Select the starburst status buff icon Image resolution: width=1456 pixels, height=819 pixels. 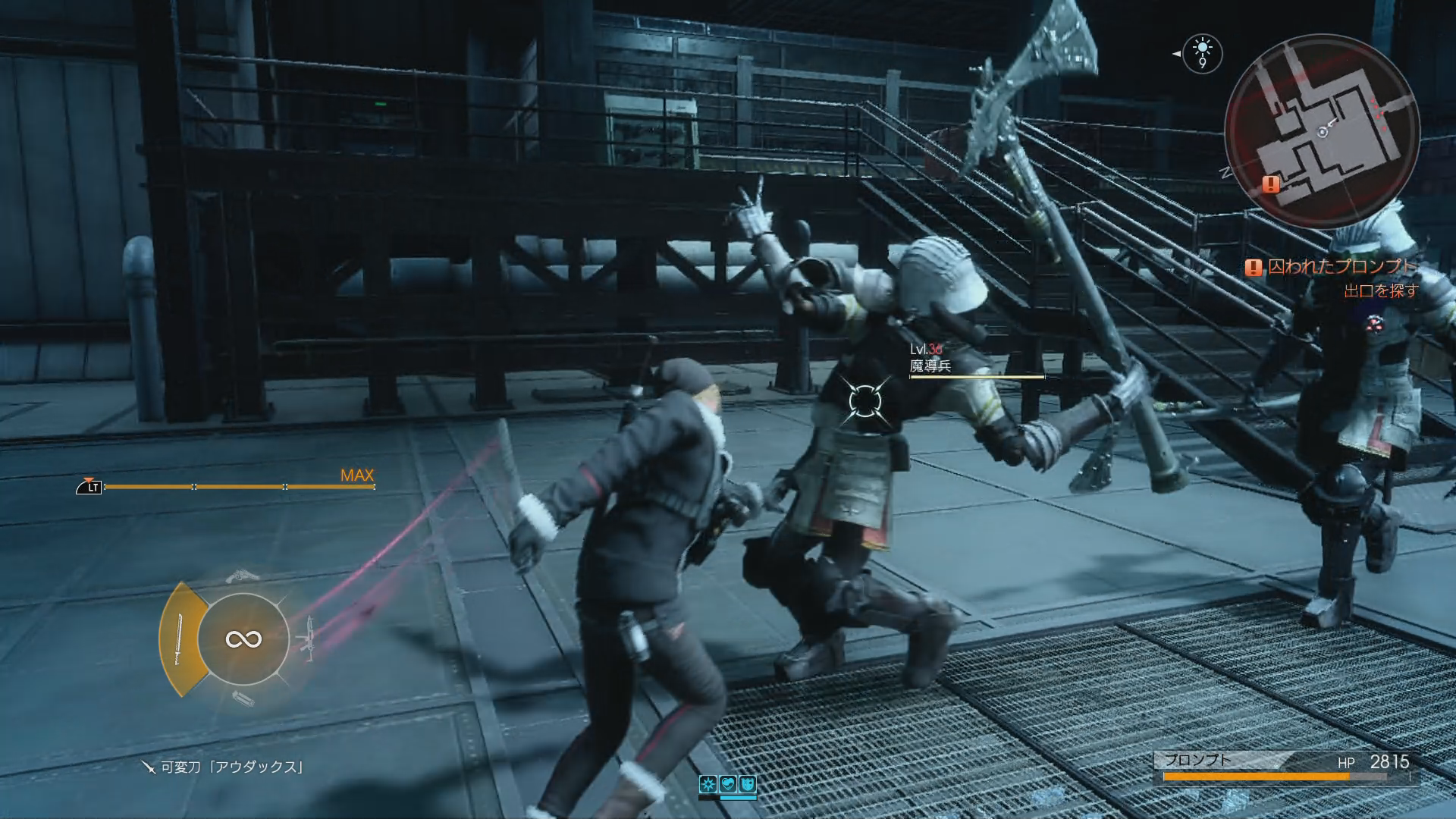(708, 784)
